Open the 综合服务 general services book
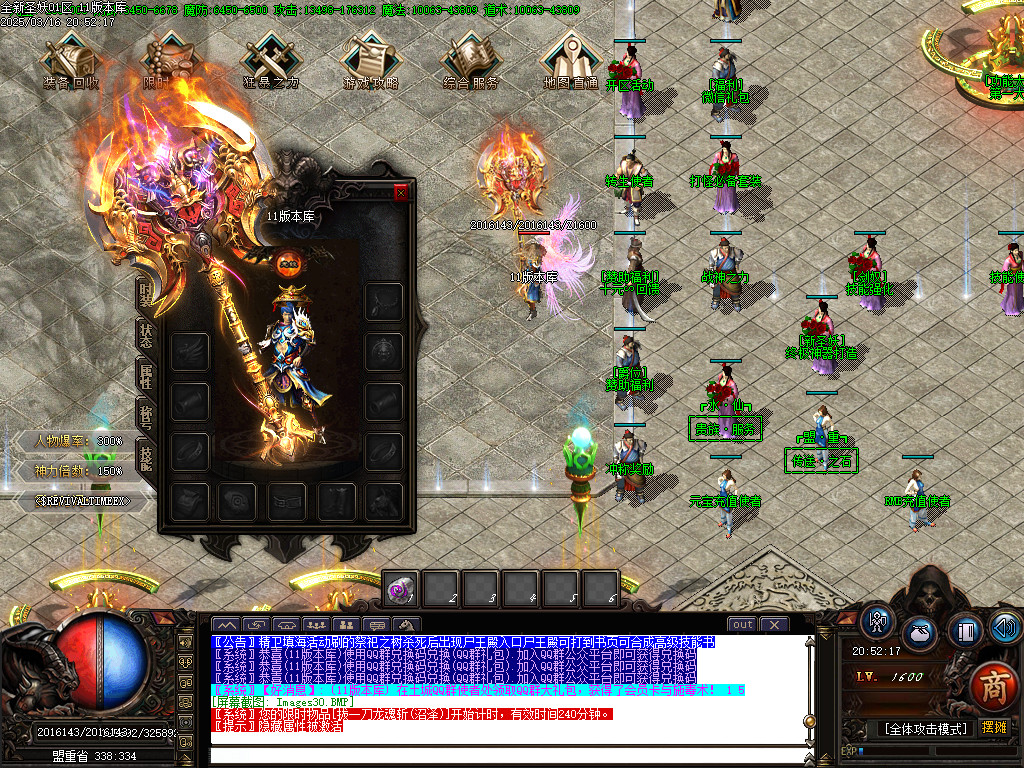The width and height of the screenshot is (1024, 768). 470,60
